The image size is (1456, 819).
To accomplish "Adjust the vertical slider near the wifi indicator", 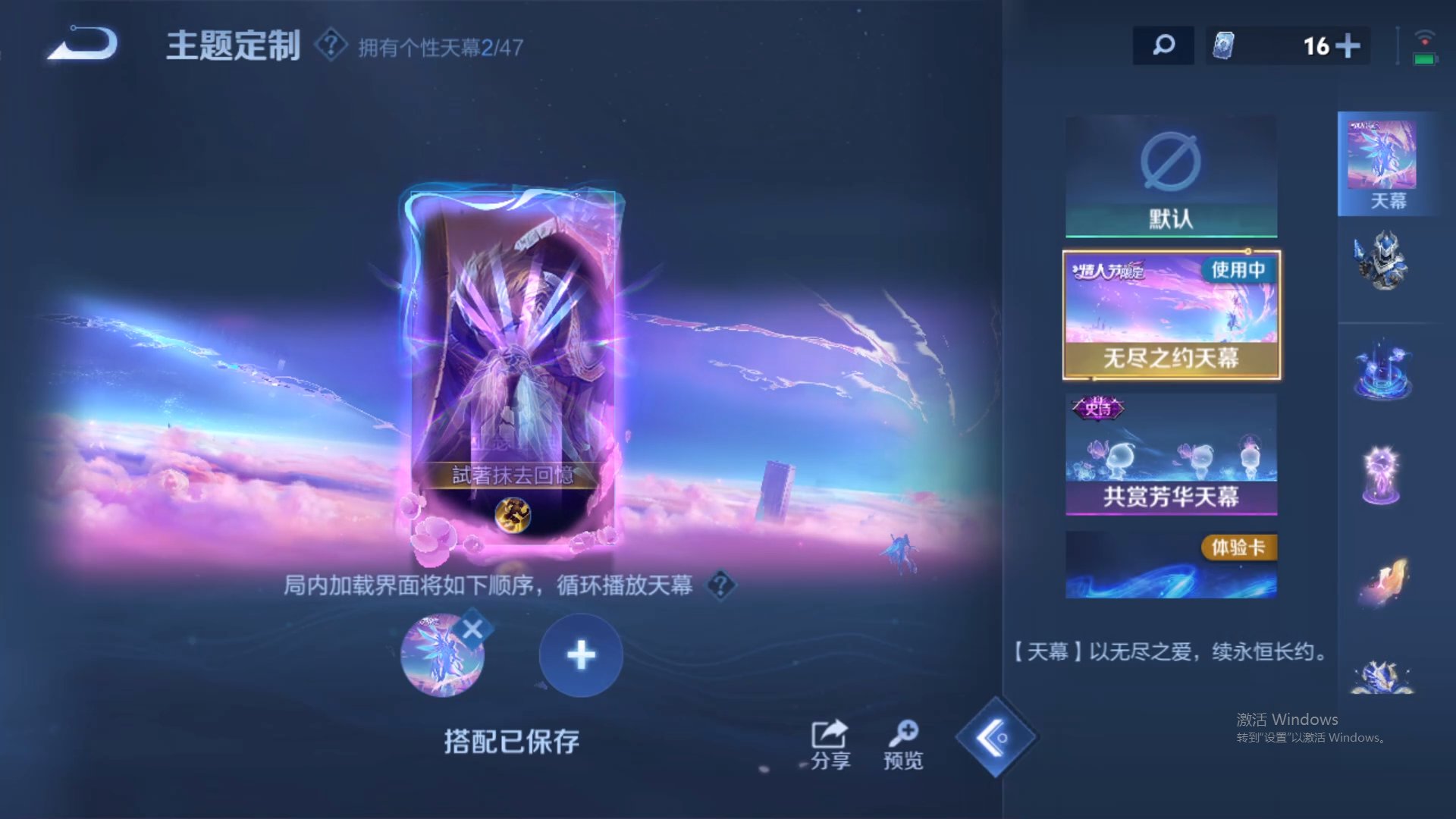I will (1399, 45).
